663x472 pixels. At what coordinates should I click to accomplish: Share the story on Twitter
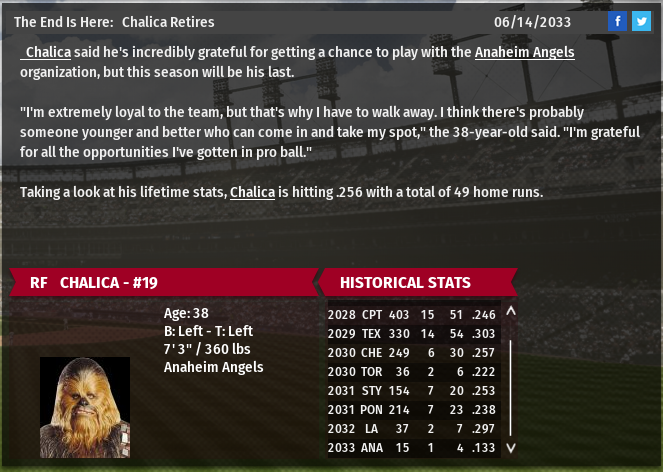641,21
